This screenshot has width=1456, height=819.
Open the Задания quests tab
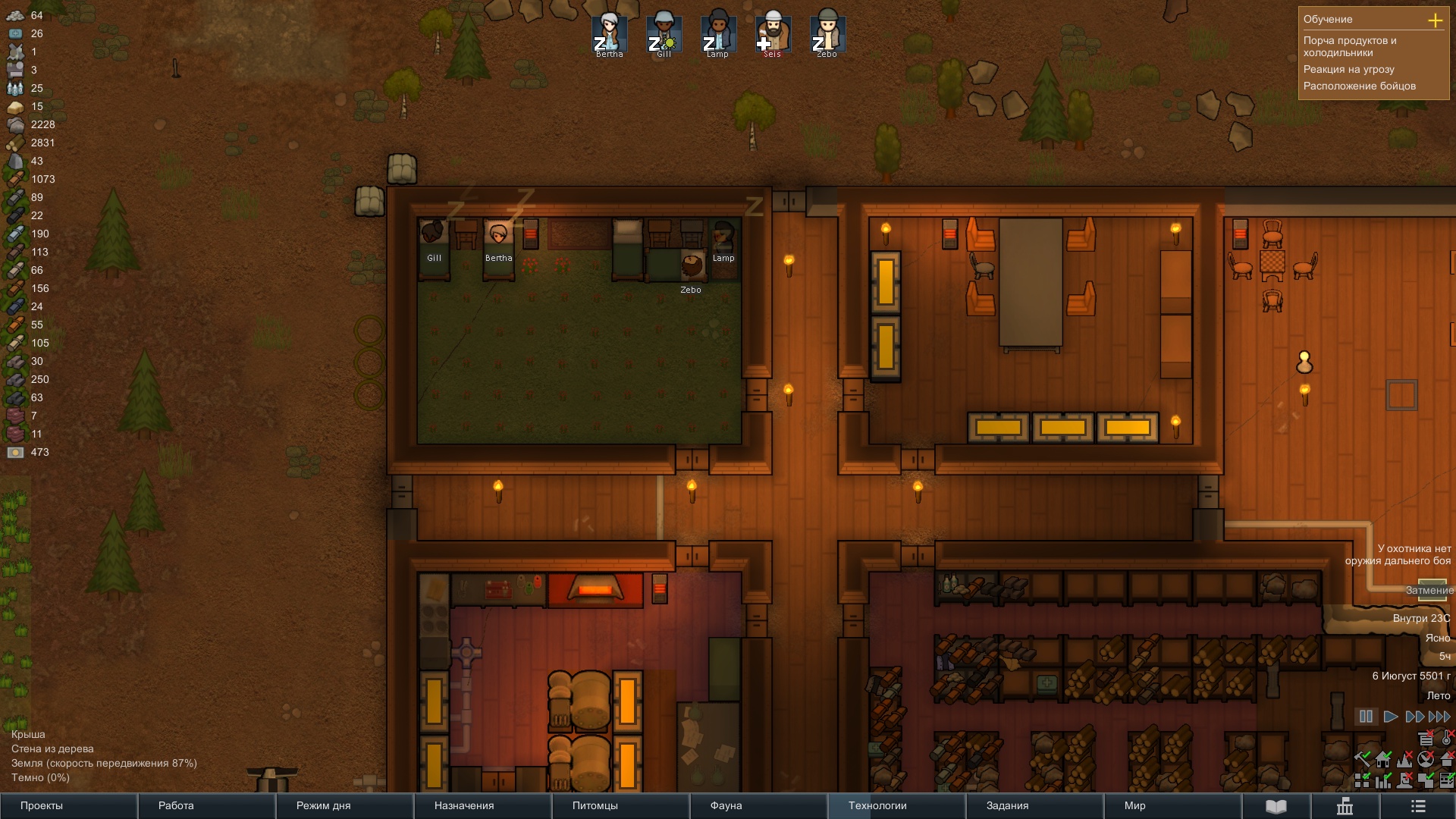click(1034, 805)
